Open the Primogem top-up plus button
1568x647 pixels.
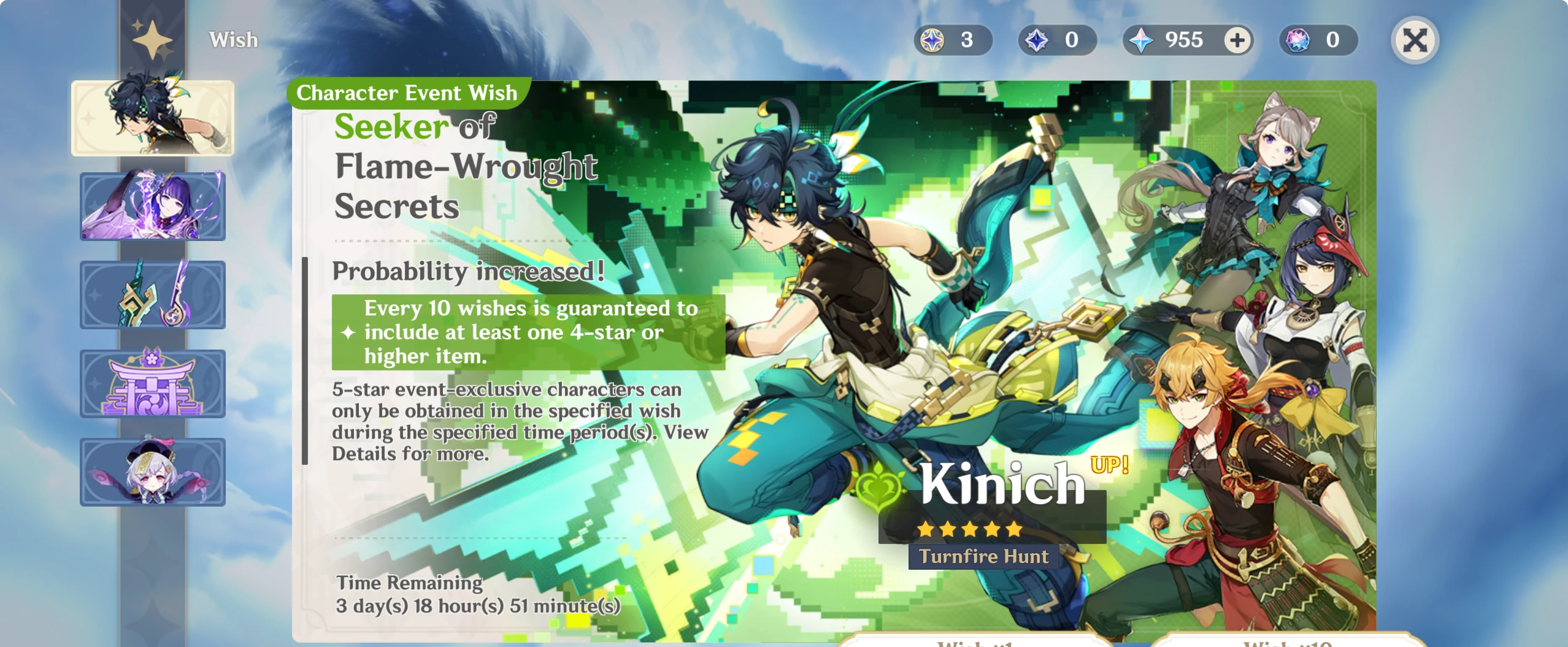1239,41
